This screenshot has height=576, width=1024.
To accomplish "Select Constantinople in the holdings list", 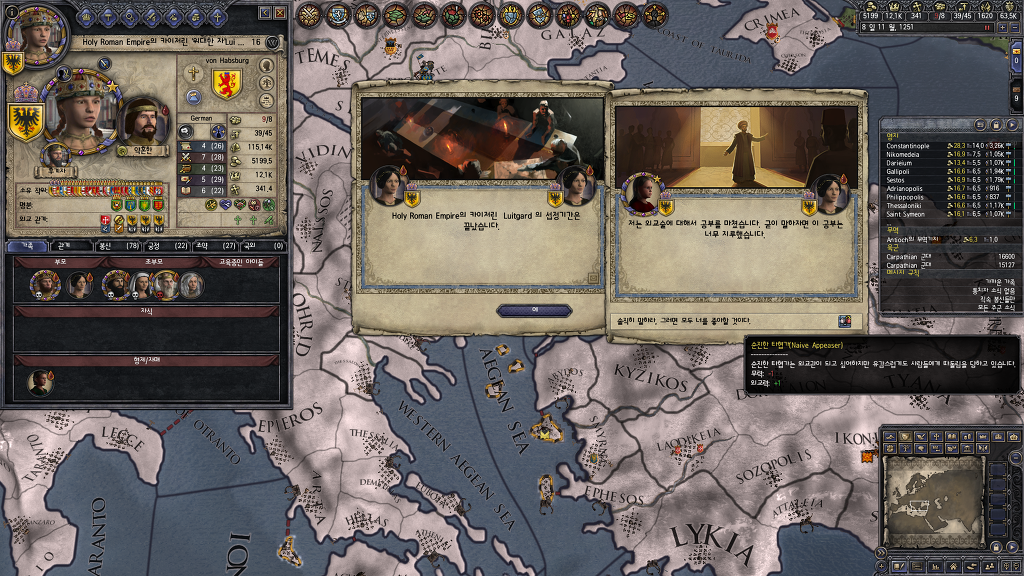I will tap(908, 146).
